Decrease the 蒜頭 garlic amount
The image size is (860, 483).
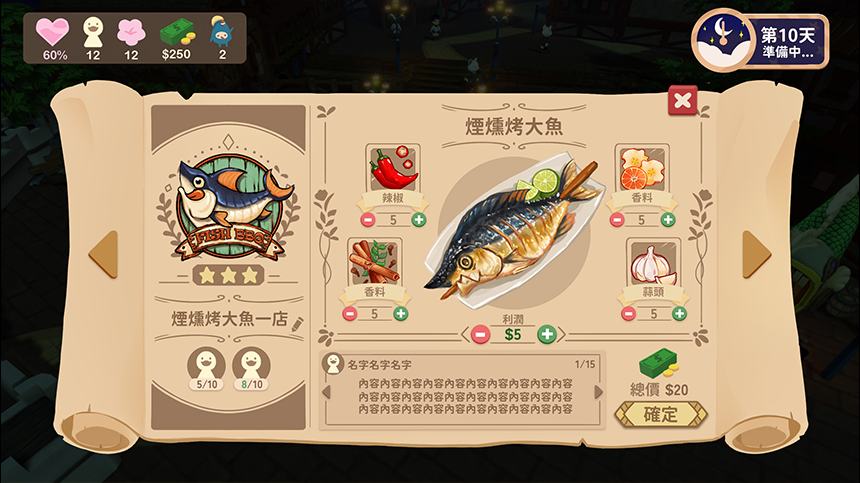tap(628, 313)
